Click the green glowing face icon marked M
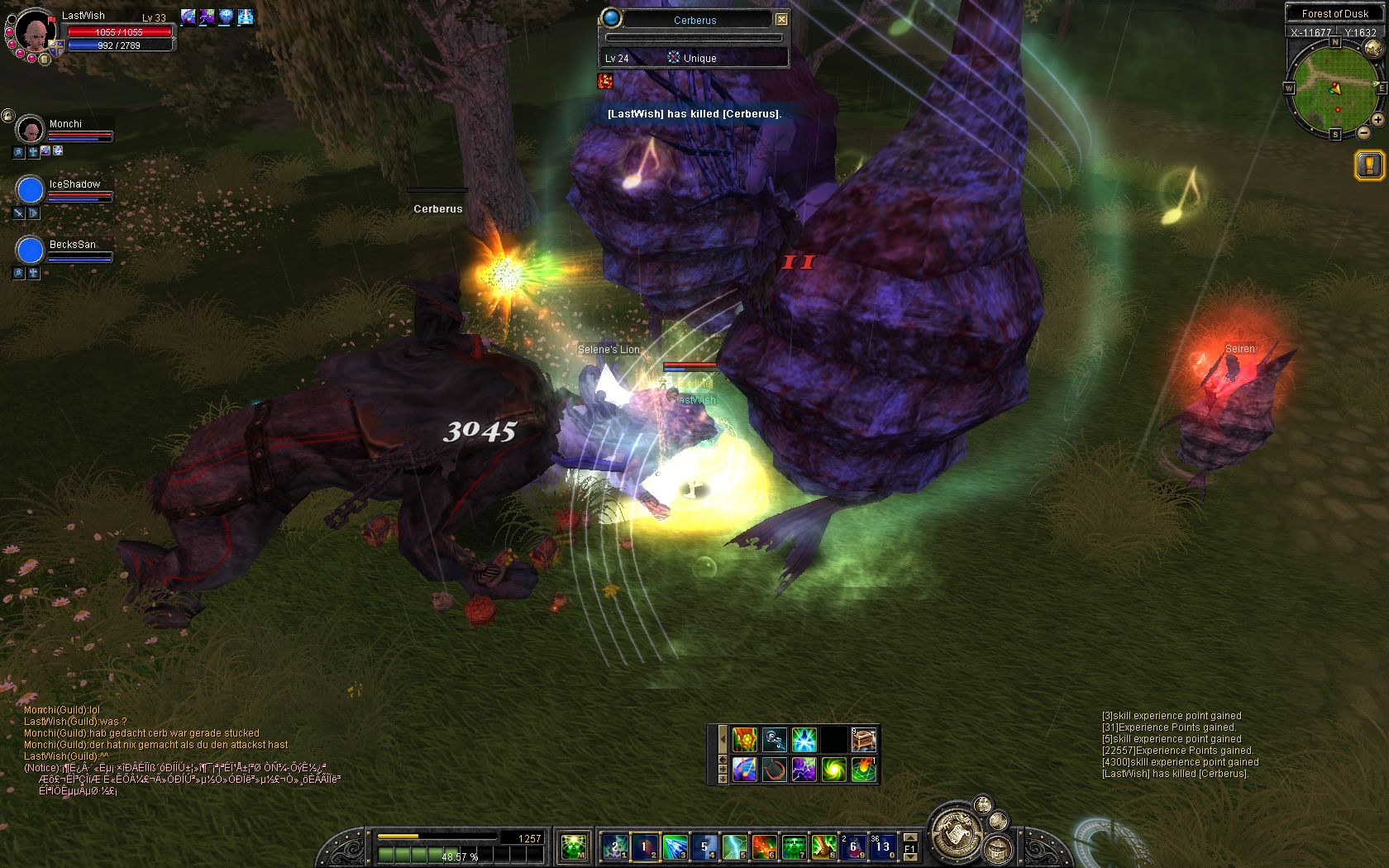Screen dimensions: 1389x868 pos(573,847)
